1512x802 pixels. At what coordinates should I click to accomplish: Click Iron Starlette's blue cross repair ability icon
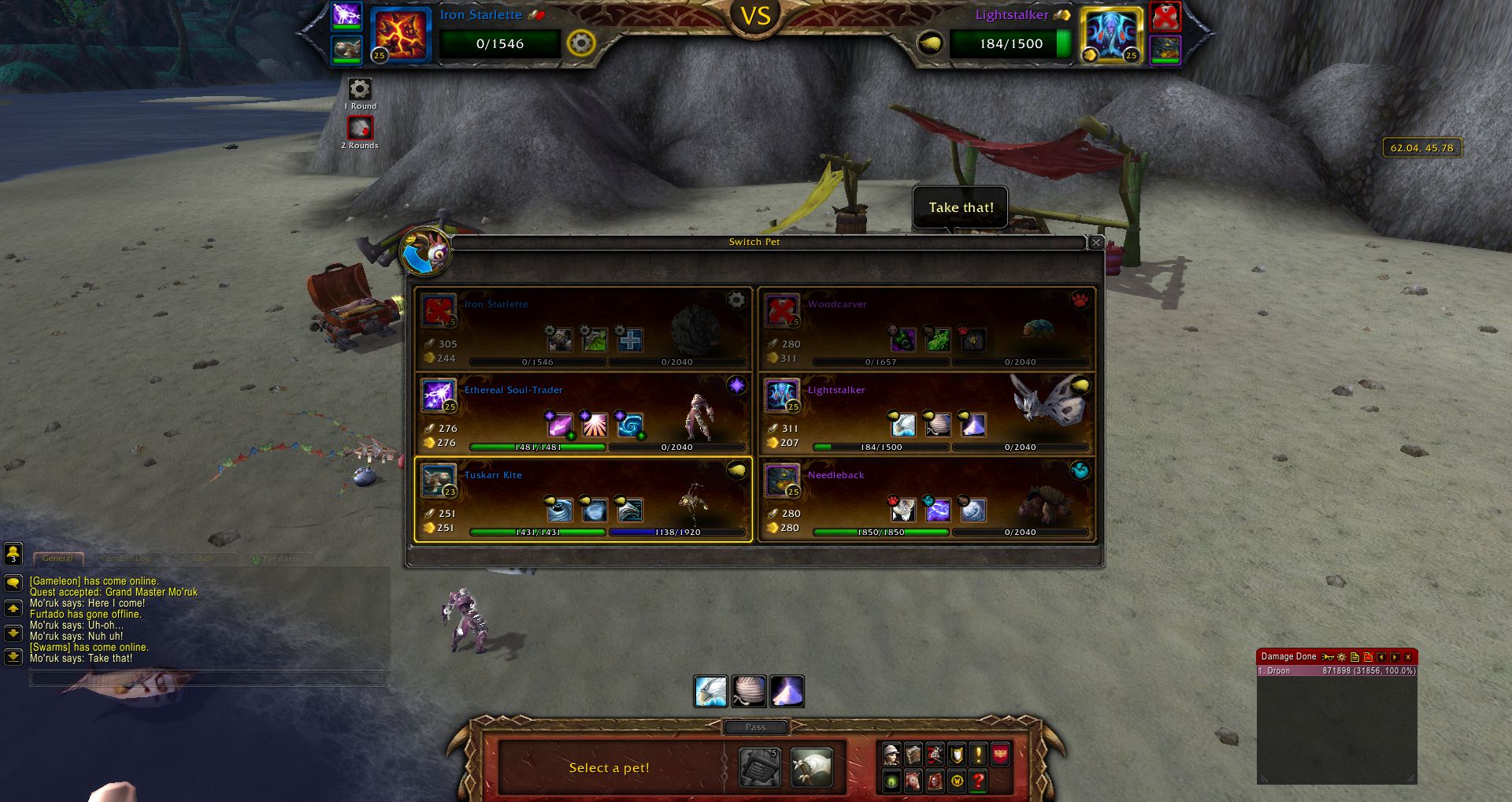[x=629, y=339]
